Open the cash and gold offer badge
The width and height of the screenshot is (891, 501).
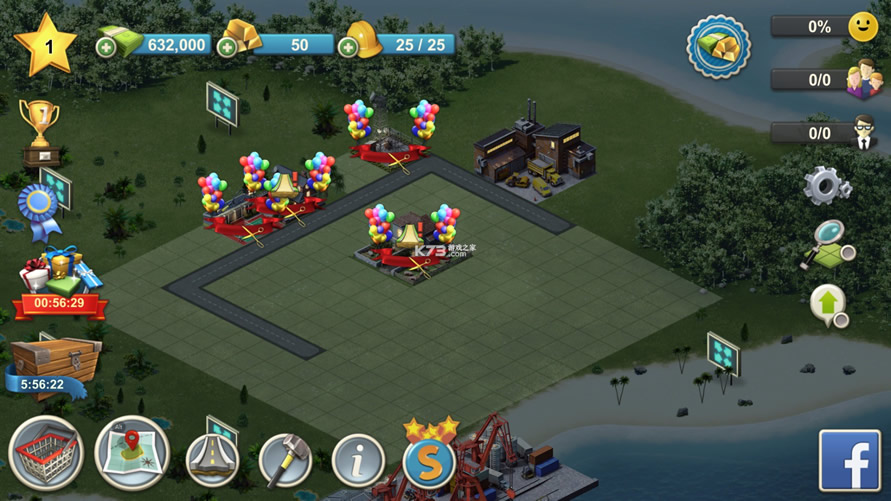tap(718, 46)
